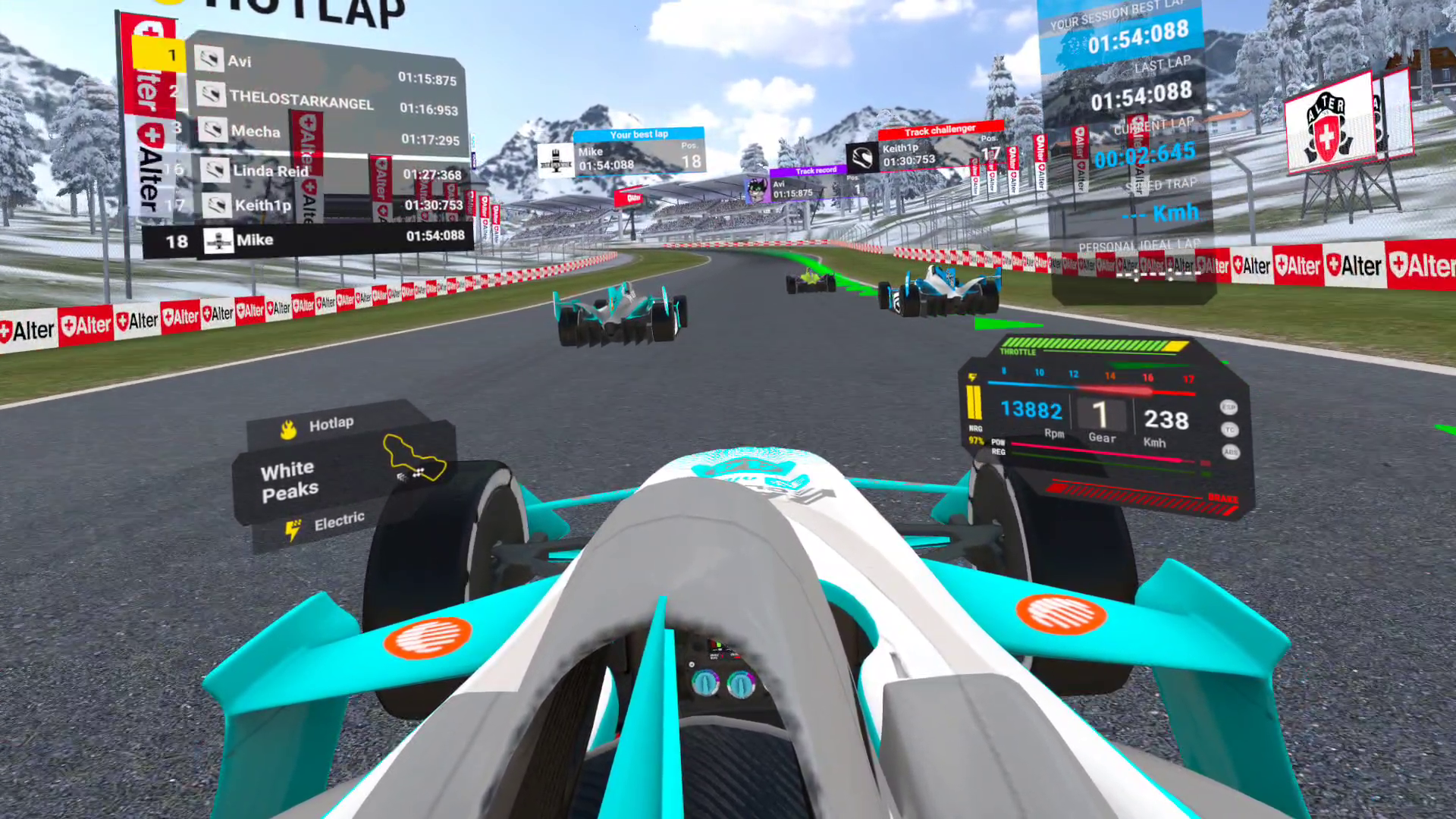1456x819 pixels.
Task: Select Mike's highlighted 18th-place row
Action: click(x=309, y=240)
